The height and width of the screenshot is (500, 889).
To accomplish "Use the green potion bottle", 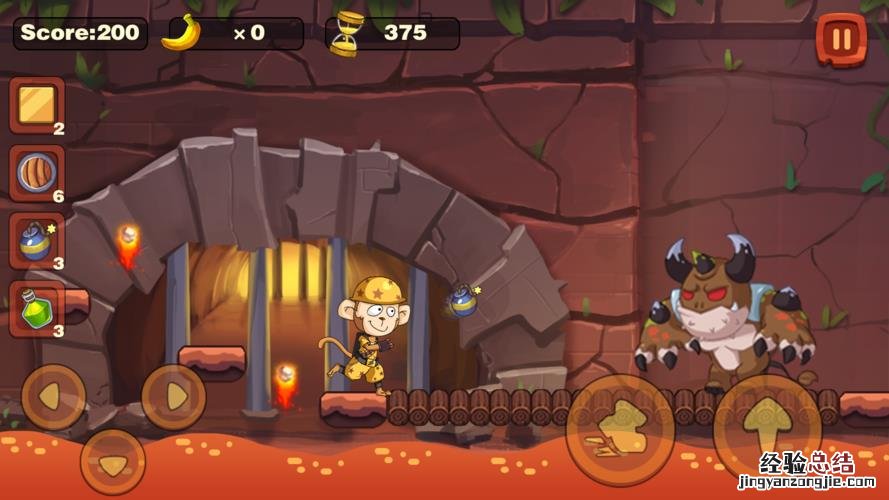I will pos(37,308).
